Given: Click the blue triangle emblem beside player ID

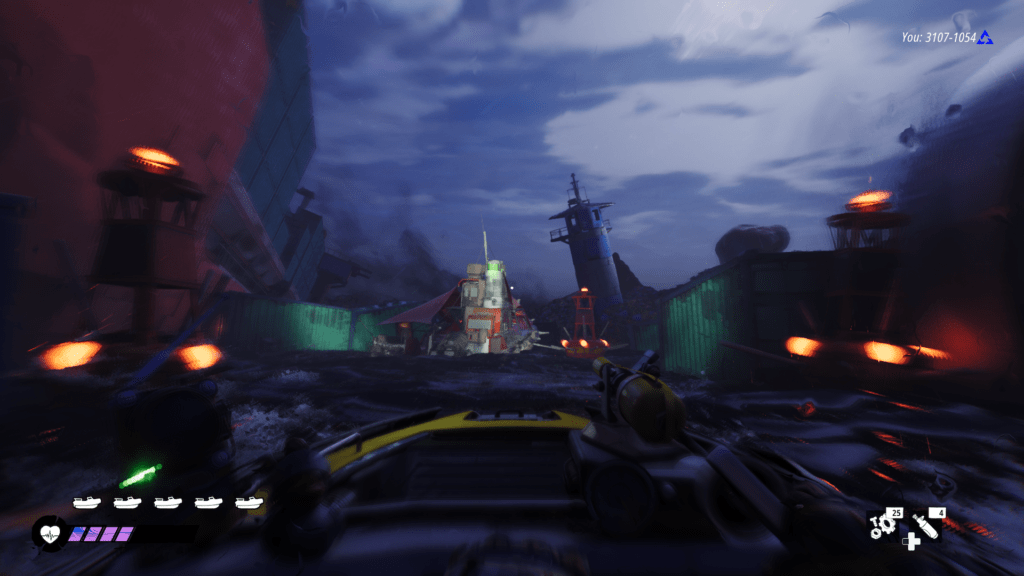Looking at the screenshot, I should (x=986, y=38).
